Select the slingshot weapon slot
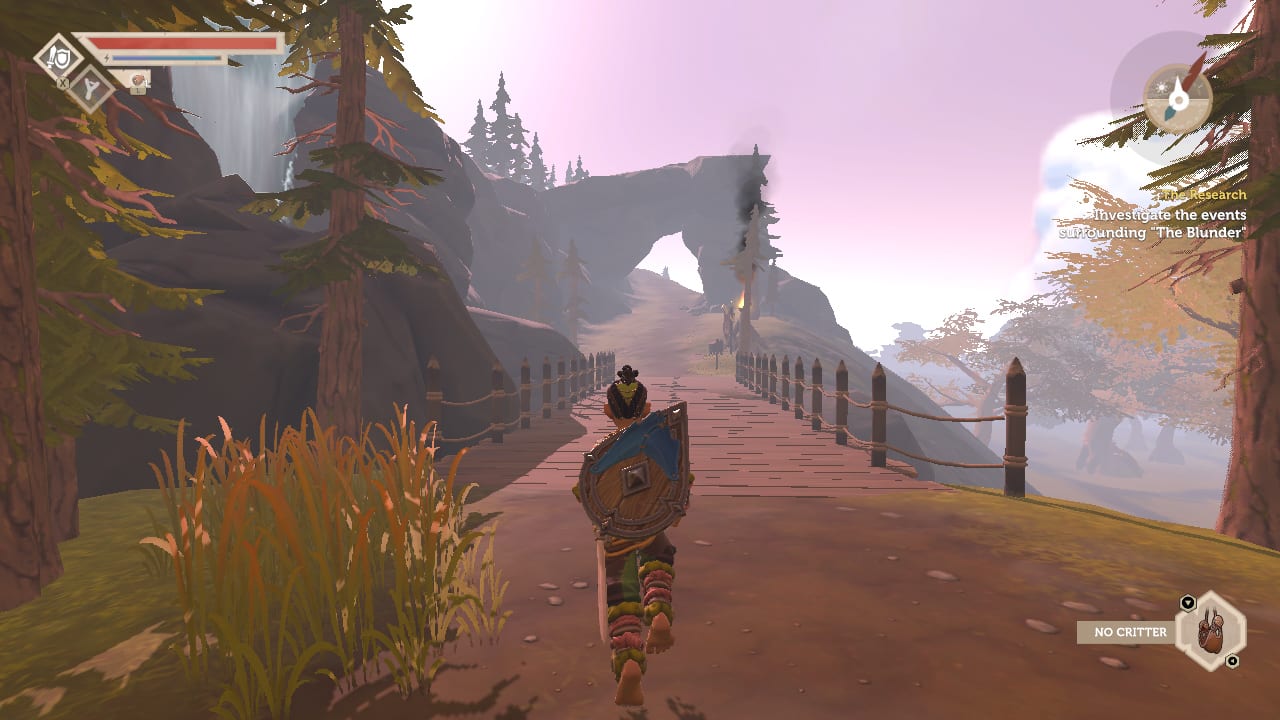The image size is (1280, 720). (x=91, y=87)
